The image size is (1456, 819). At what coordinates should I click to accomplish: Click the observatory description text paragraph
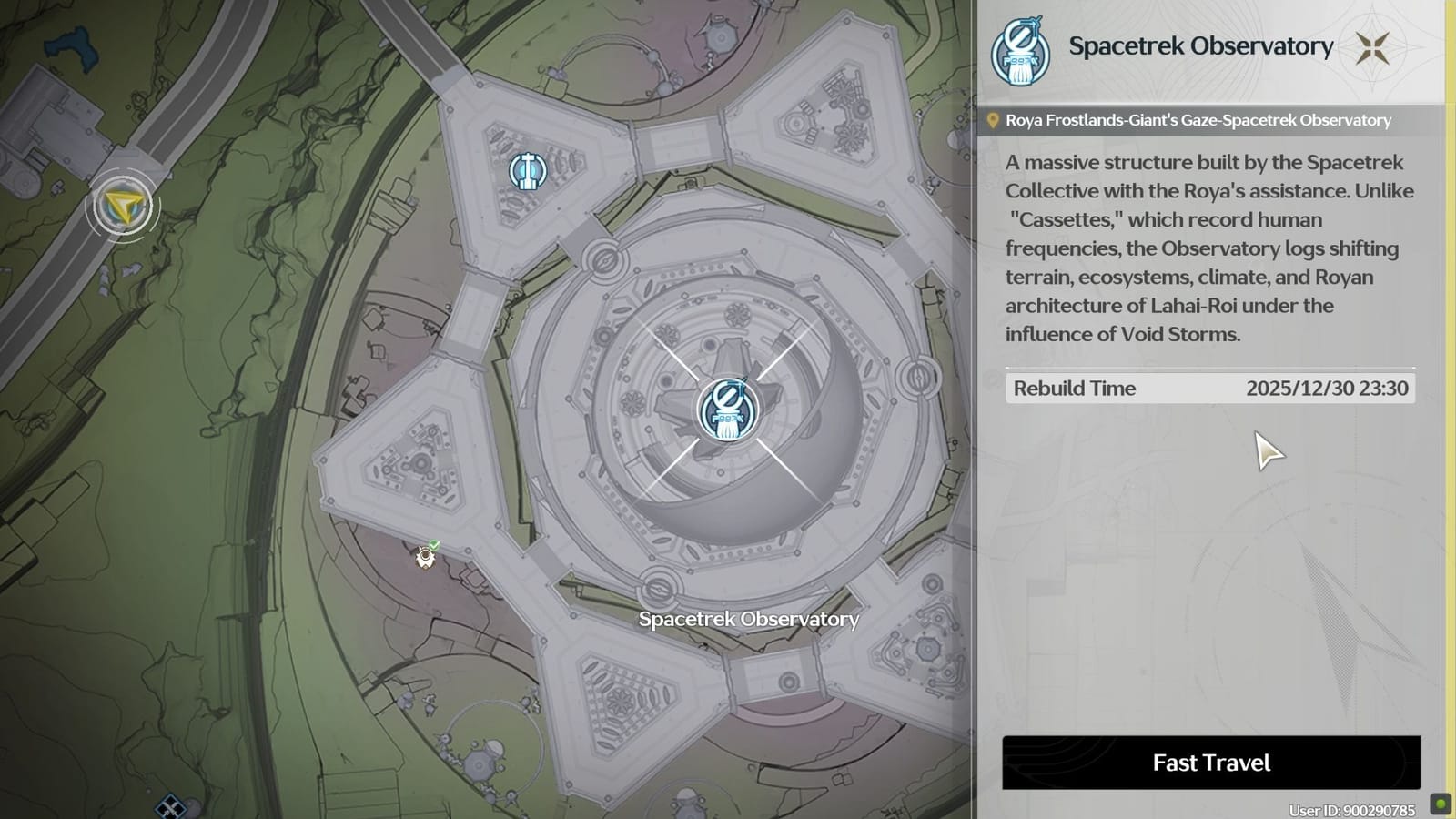pyautogui.click(x=1201, y=248)
